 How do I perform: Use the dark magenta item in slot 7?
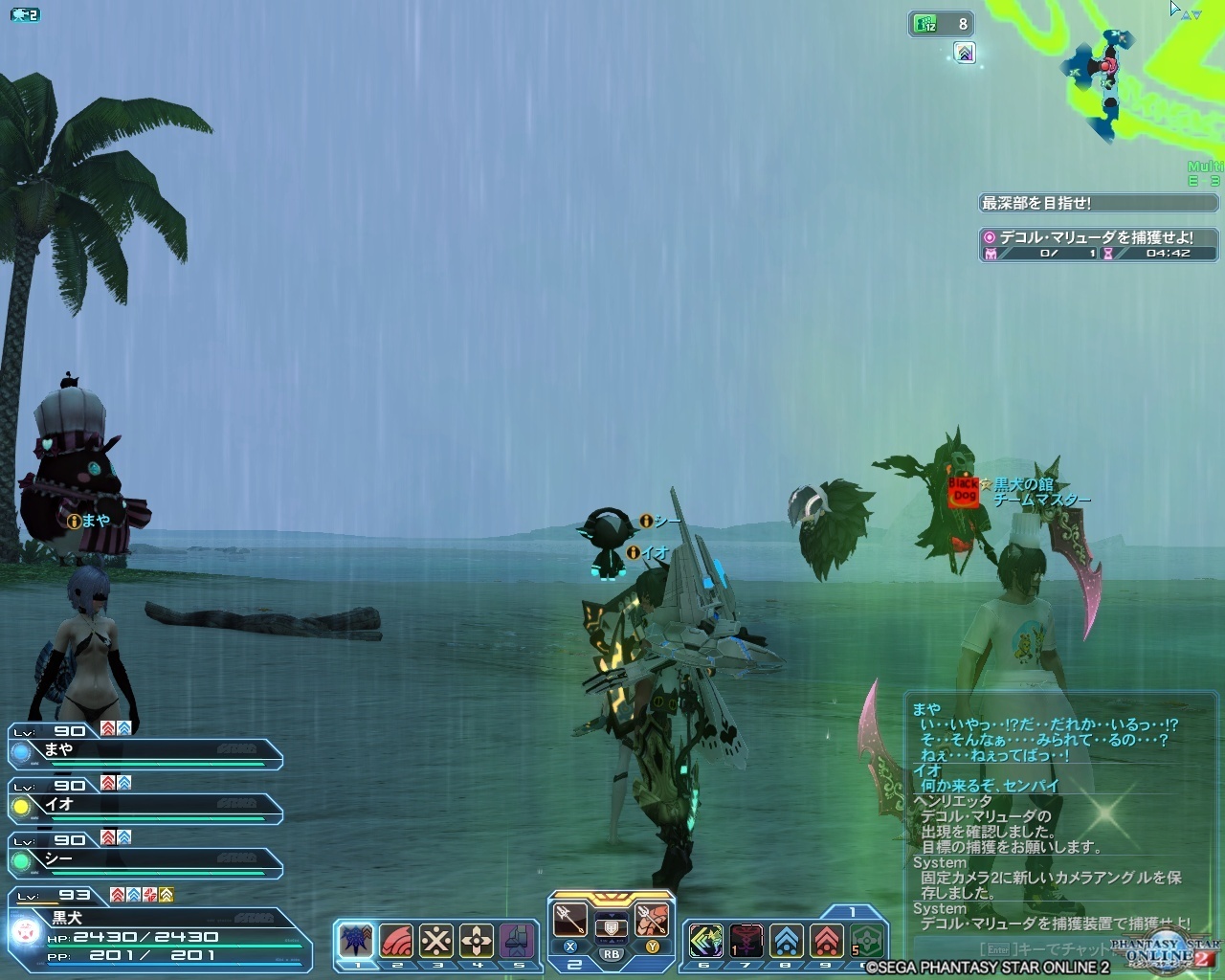[x=746, y=941]
